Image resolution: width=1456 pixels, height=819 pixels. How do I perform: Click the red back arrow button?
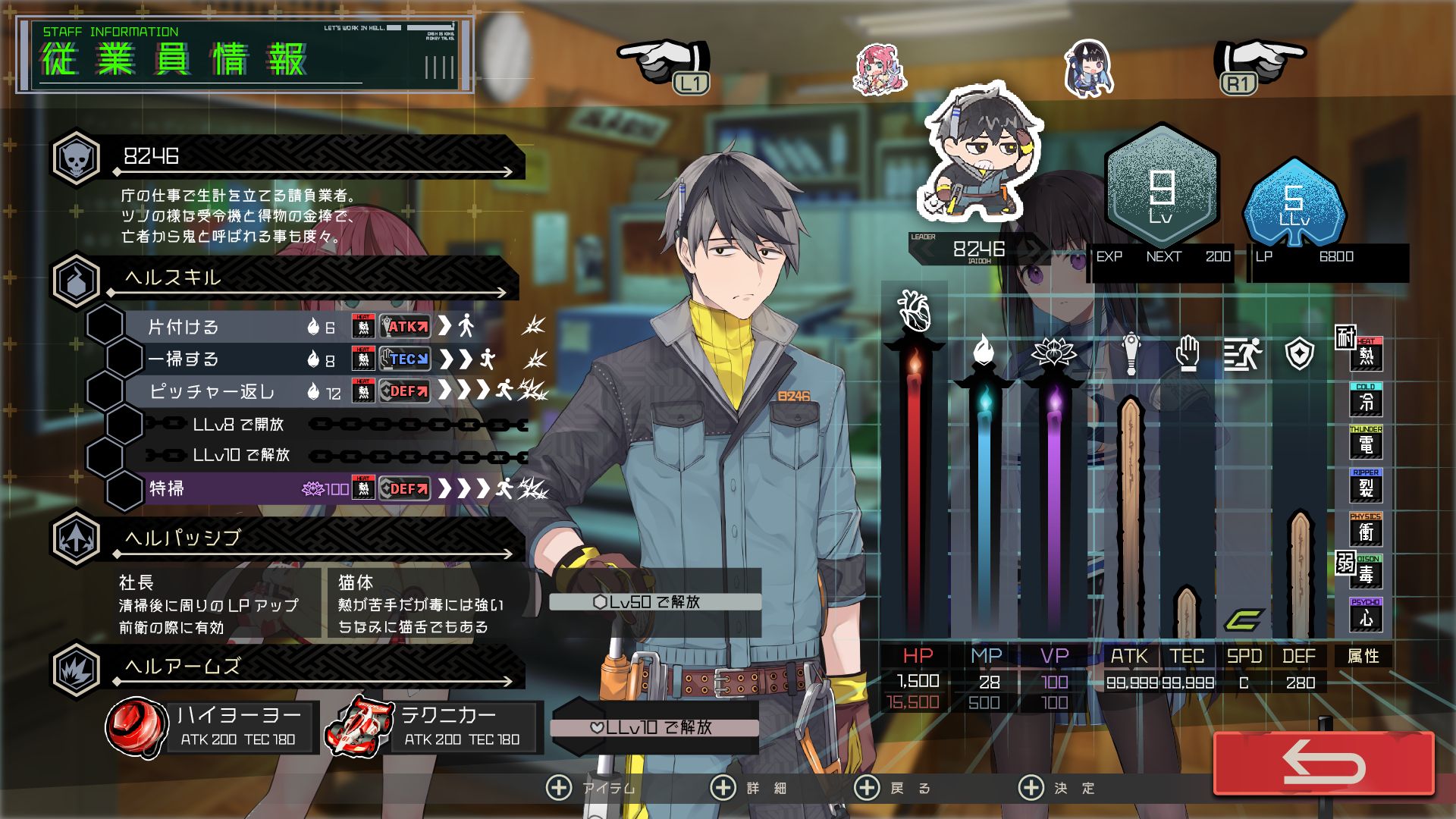pyautogui.click(x=1323, y=763)
